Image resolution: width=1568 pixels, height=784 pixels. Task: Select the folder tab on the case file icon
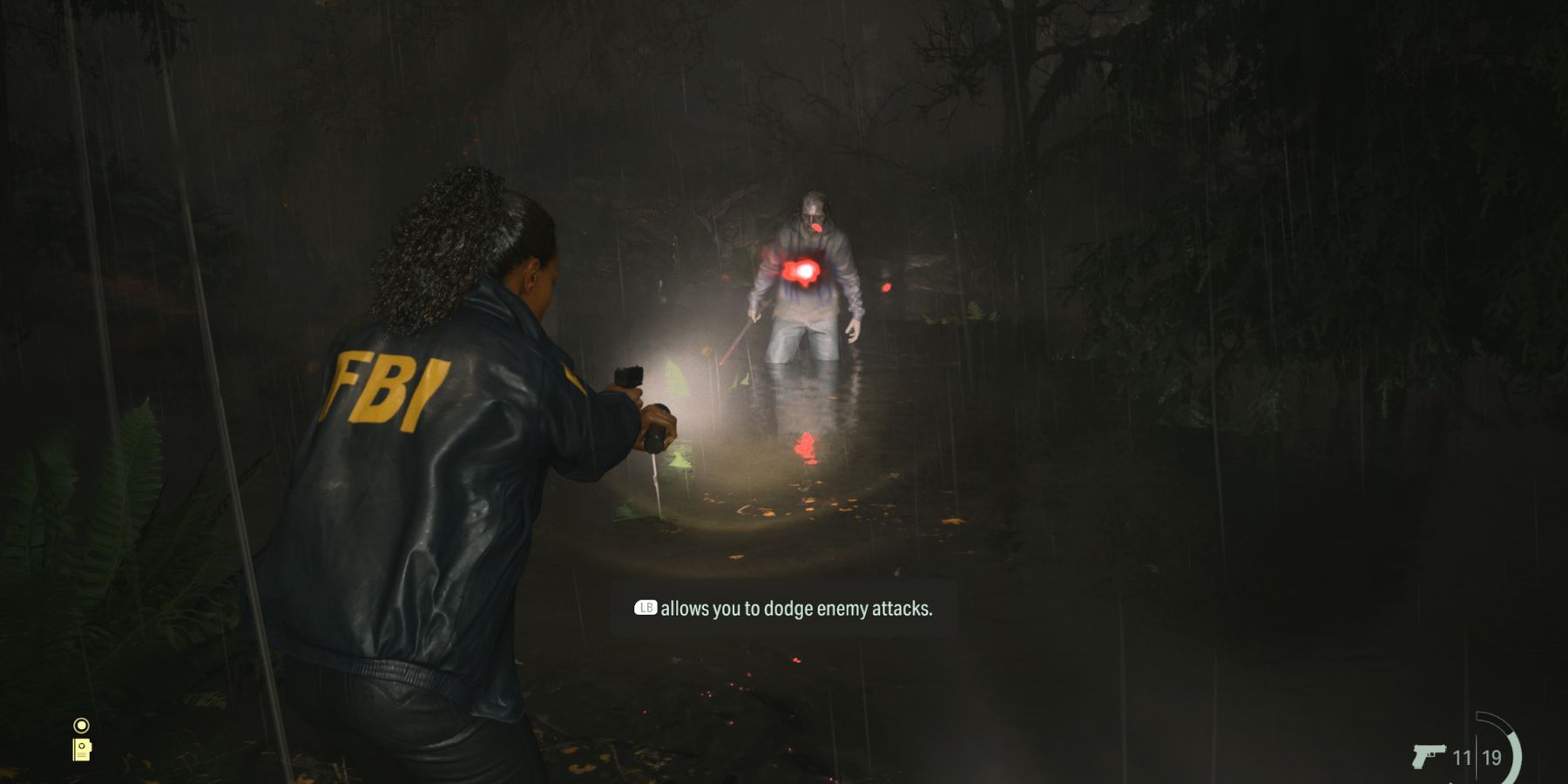click(91, 747)
